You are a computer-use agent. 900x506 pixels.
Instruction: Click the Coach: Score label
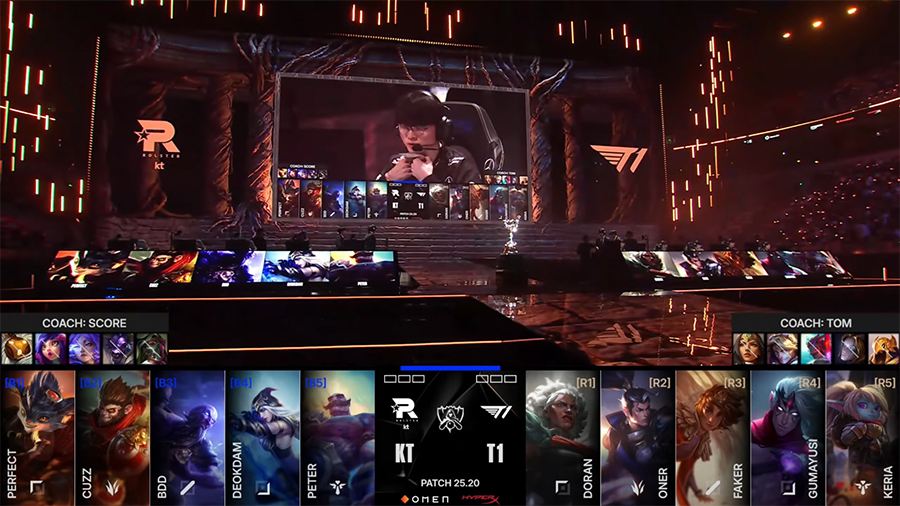[84, 323]
